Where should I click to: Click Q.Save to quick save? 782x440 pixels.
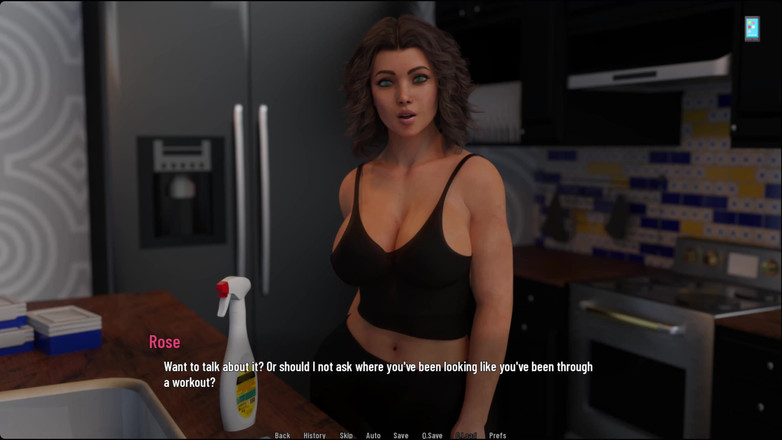(x=432, y=435)
